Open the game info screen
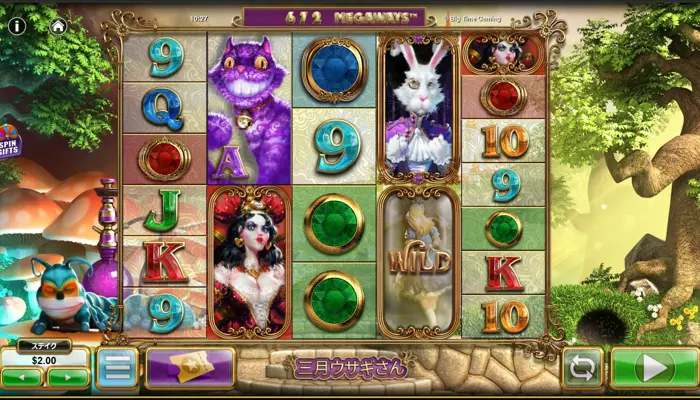This screenshot has width=700, height=400. coord(17,26)
